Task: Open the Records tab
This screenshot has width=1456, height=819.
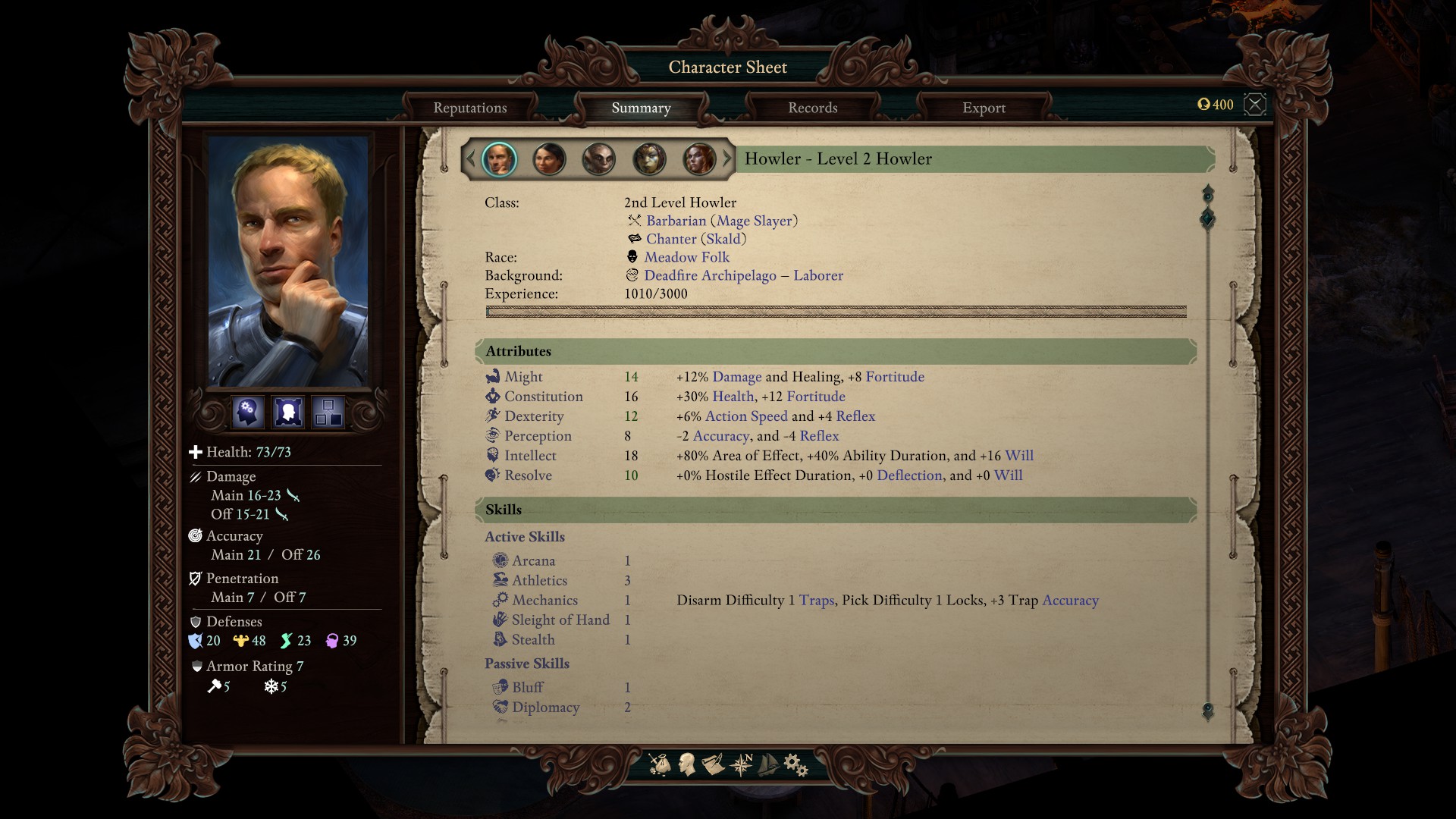Action: point(812,108)
